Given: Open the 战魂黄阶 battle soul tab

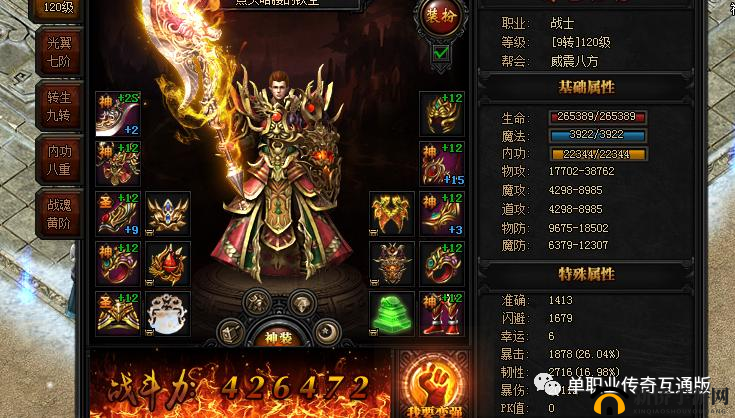Looking at the screenshot, I should (x=59, y=213).
